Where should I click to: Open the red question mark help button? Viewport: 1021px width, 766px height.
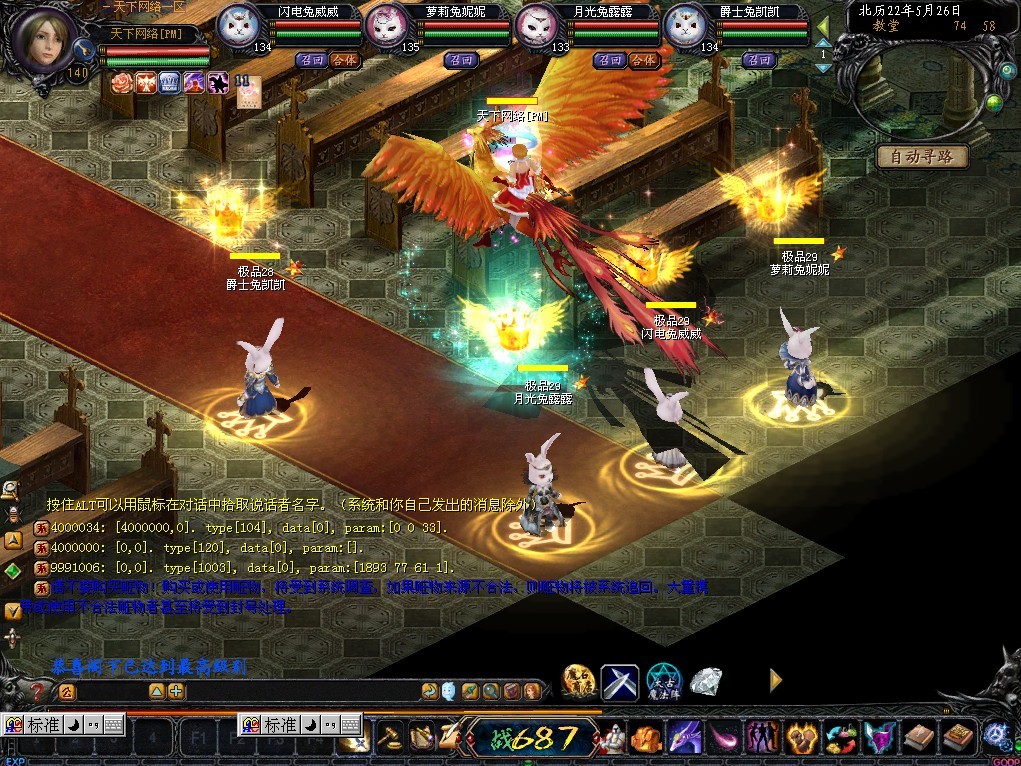coord(38,691)
